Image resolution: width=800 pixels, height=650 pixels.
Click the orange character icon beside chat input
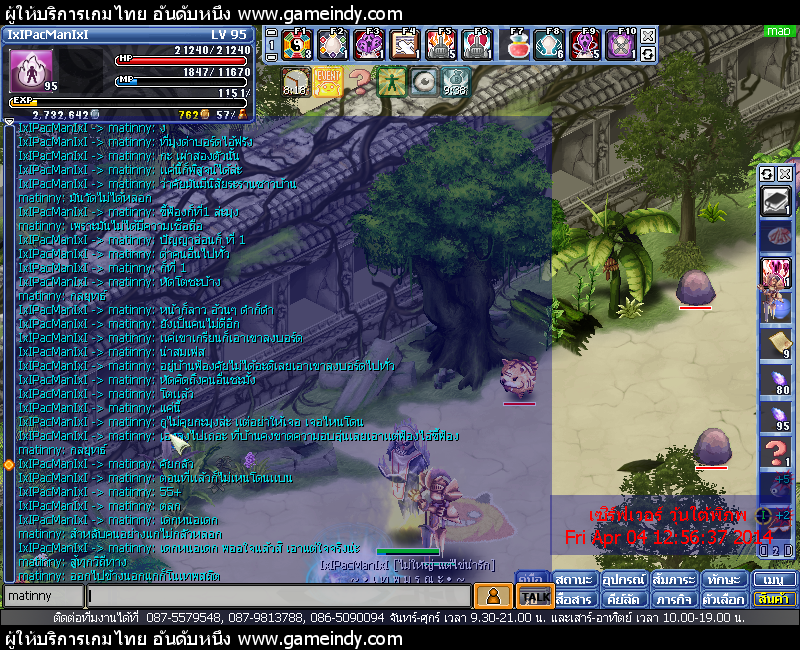(492, 596)
